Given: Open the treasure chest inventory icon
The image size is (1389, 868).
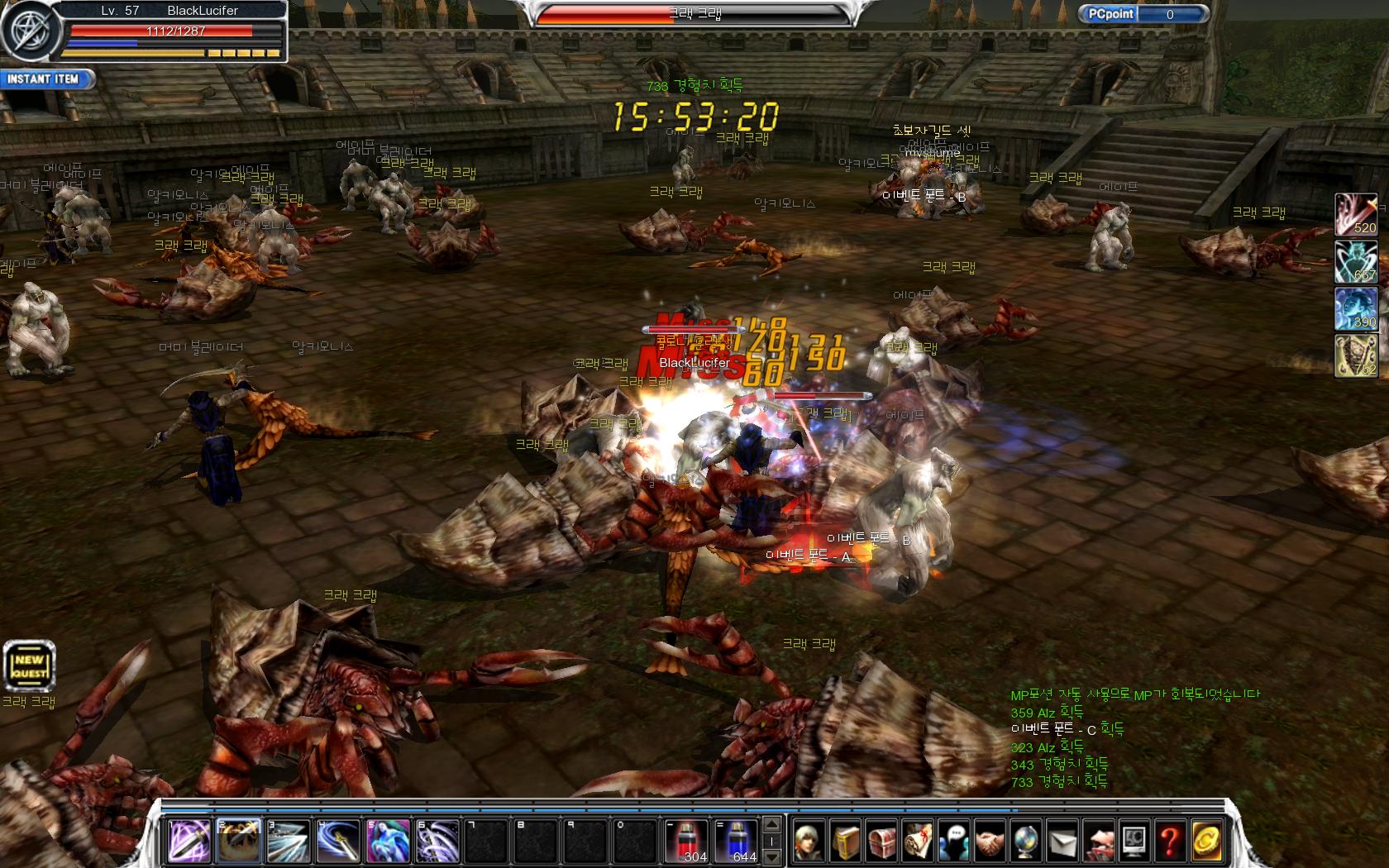Looking at the screenshot, I should coord(881,841).
